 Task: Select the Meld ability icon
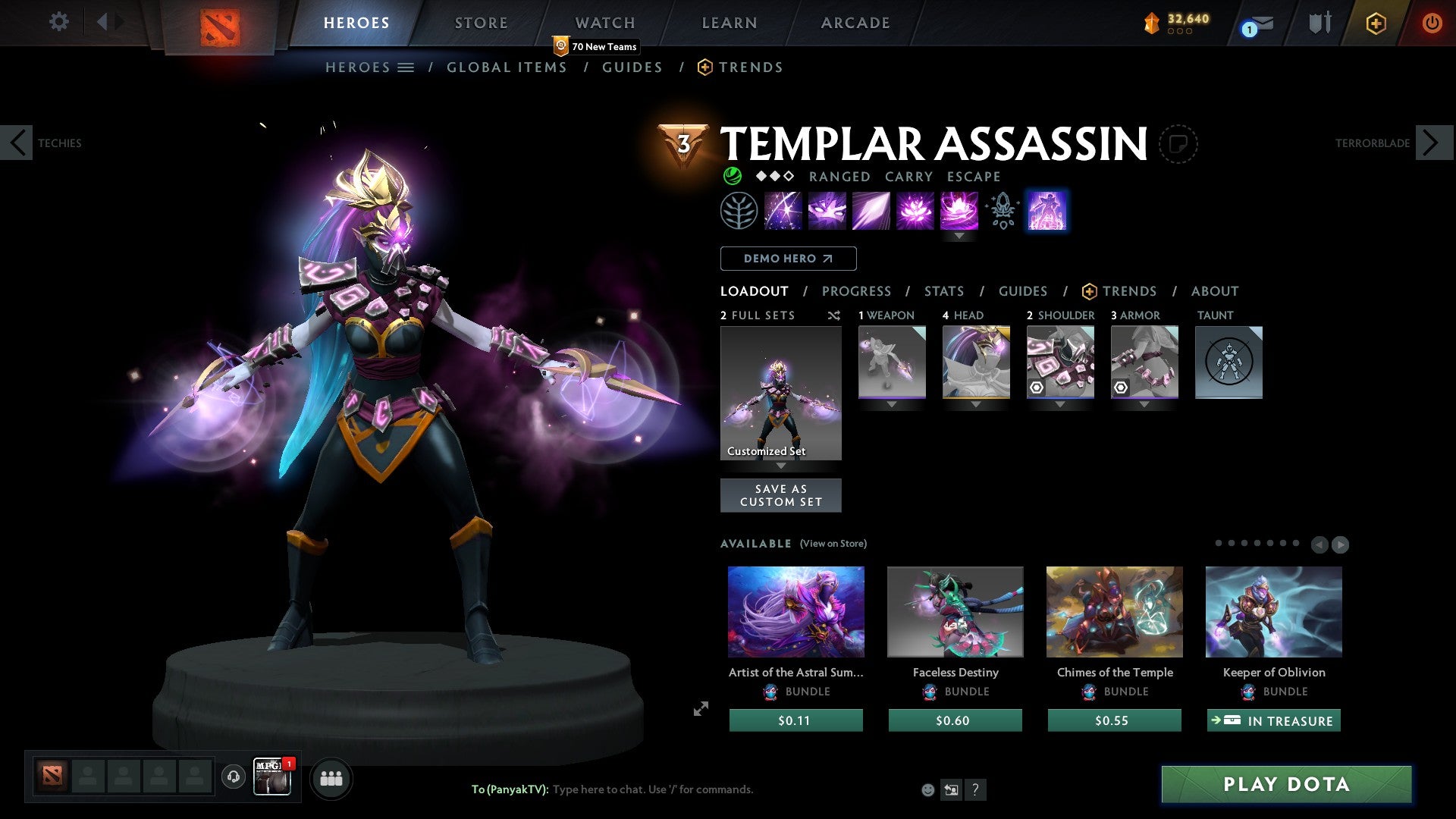point(827,211)
